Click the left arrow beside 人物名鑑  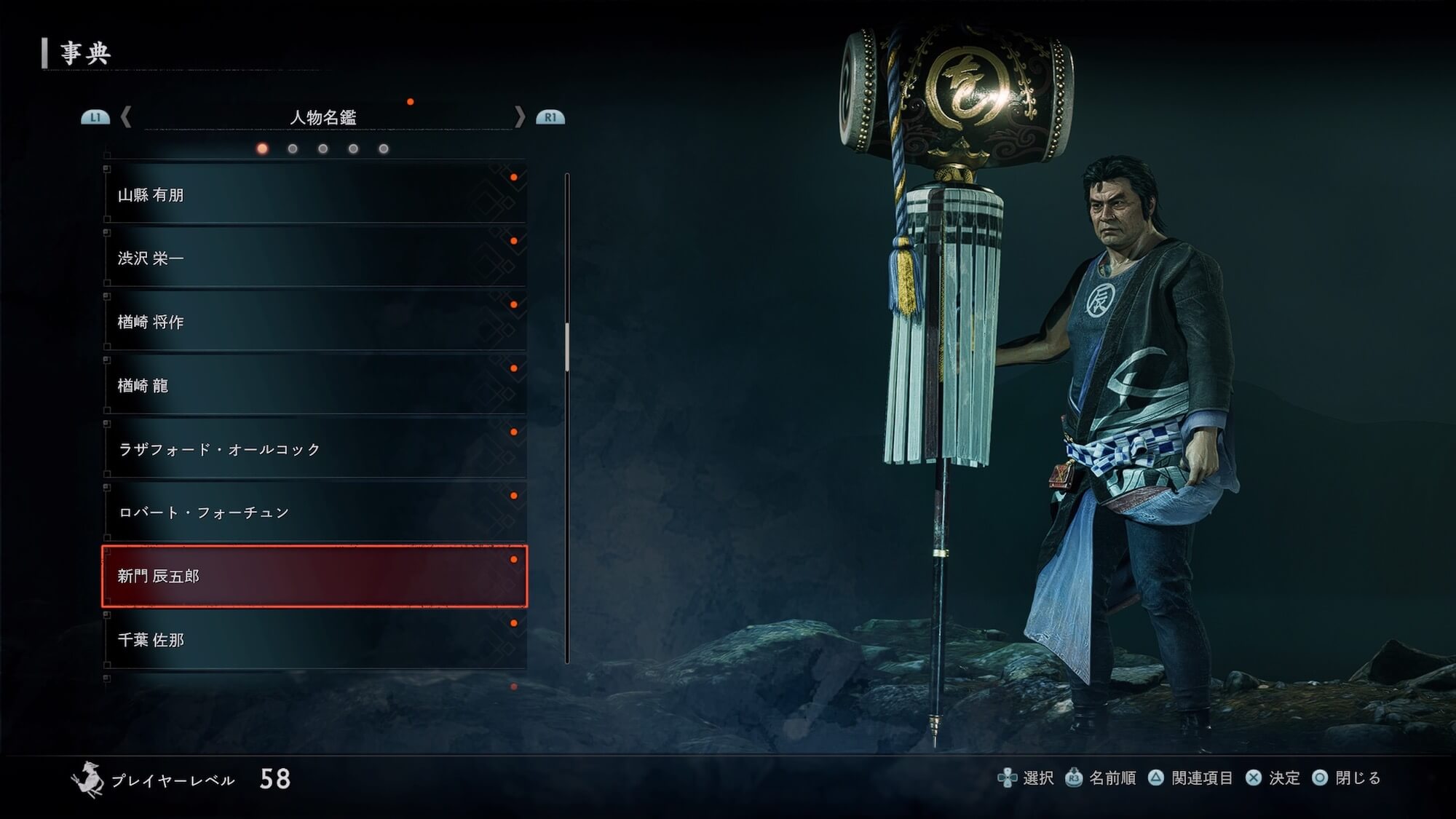pos(126,117)
